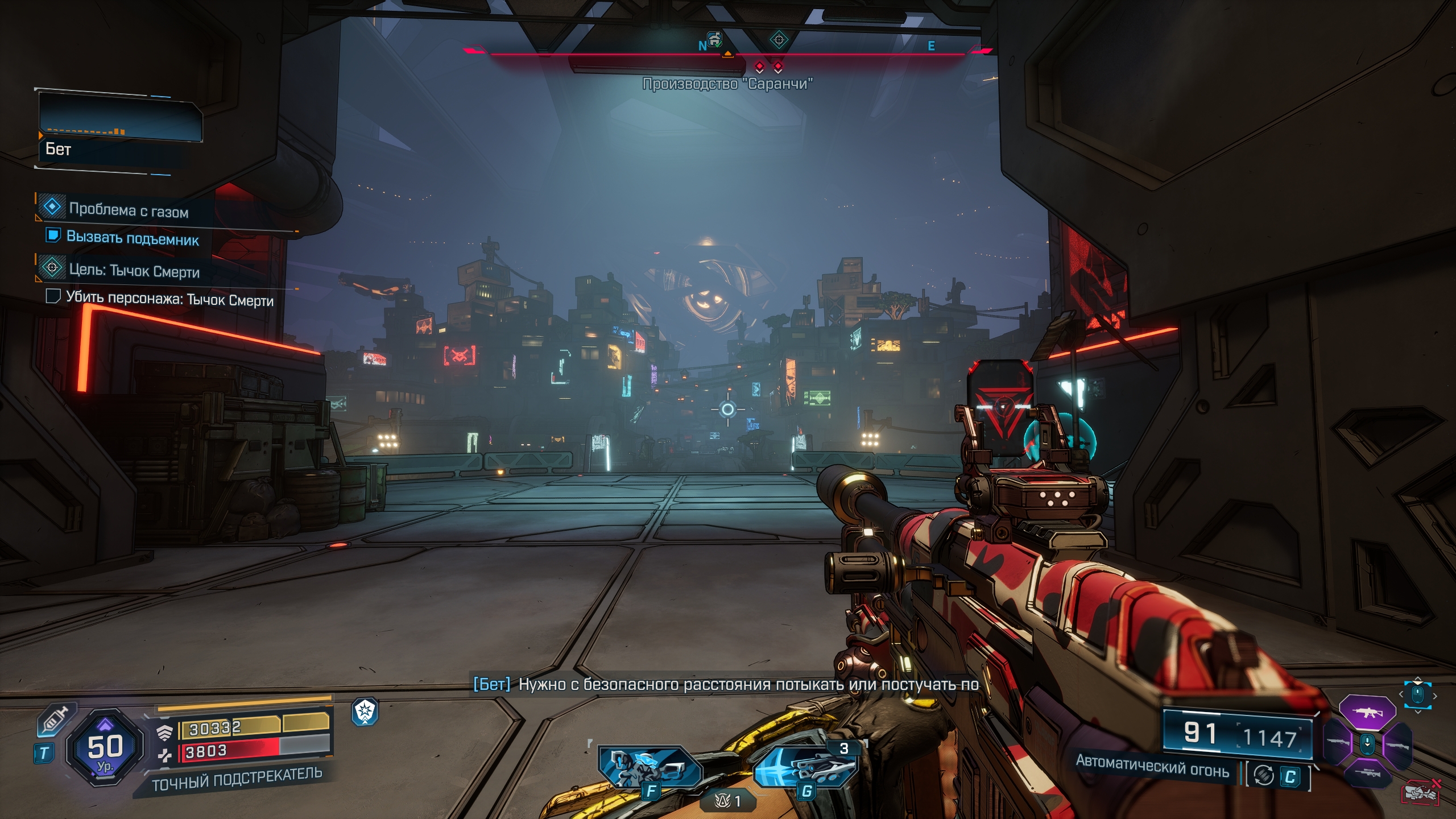Open the "Цель: Тычок Смерти" tracked mission
1456x819 pixels.
pos(134,271)
